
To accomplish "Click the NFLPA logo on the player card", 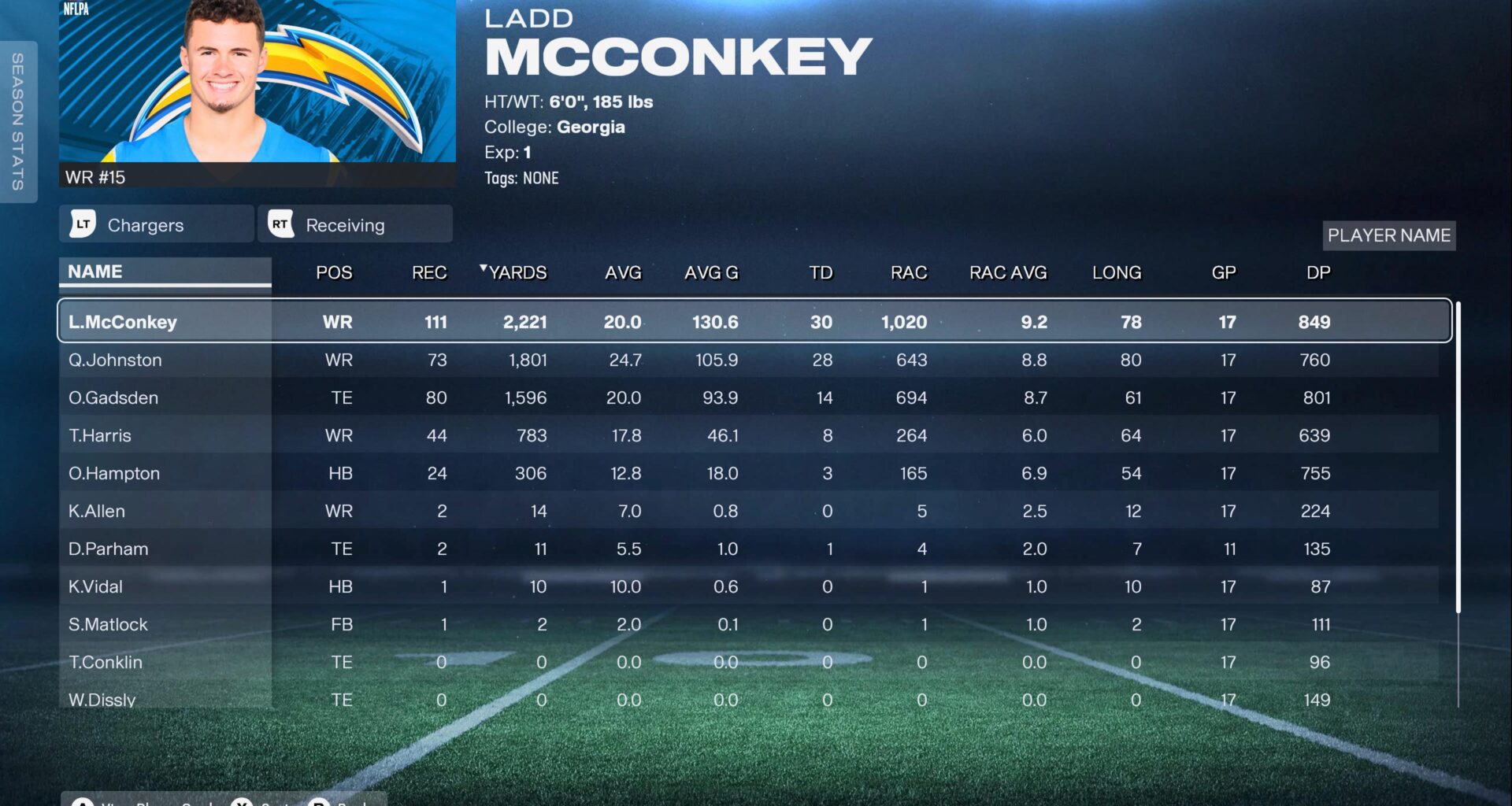I will 76,9.
